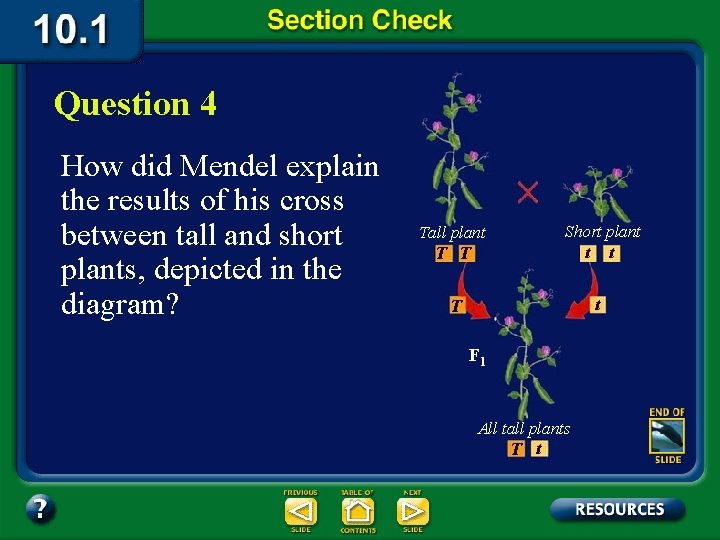Open the table of contents

(x=357, y=512)
